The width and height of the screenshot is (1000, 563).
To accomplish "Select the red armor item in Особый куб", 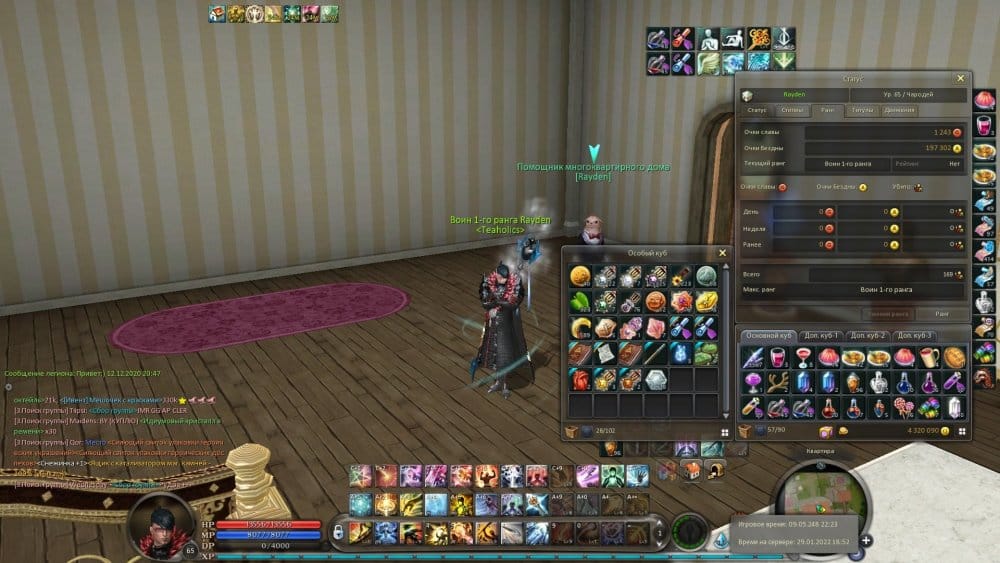I will click(x=580, y=379).
